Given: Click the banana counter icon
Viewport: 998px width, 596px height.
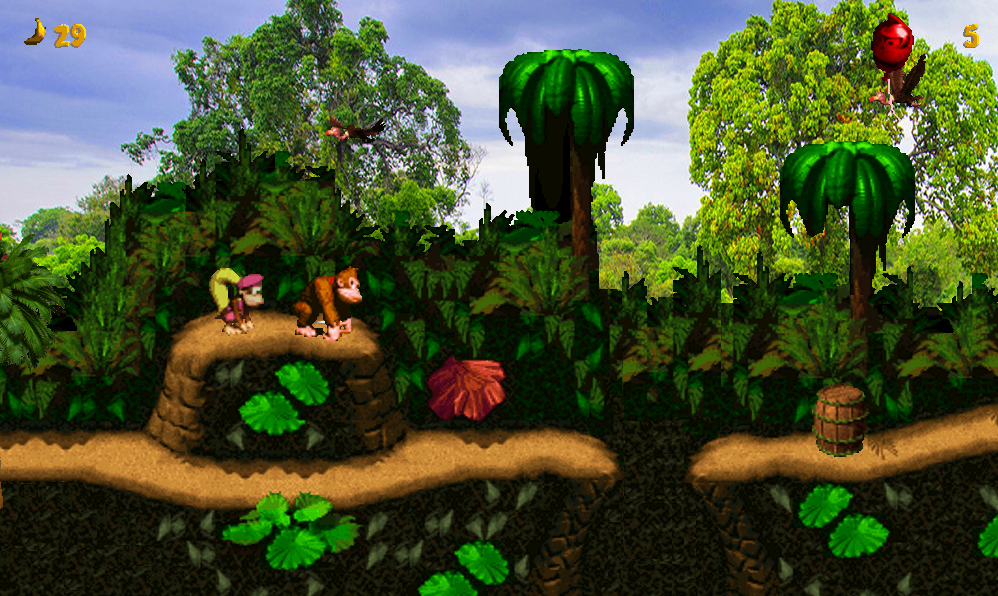Looking at the screenshot, I should [36, 32].
